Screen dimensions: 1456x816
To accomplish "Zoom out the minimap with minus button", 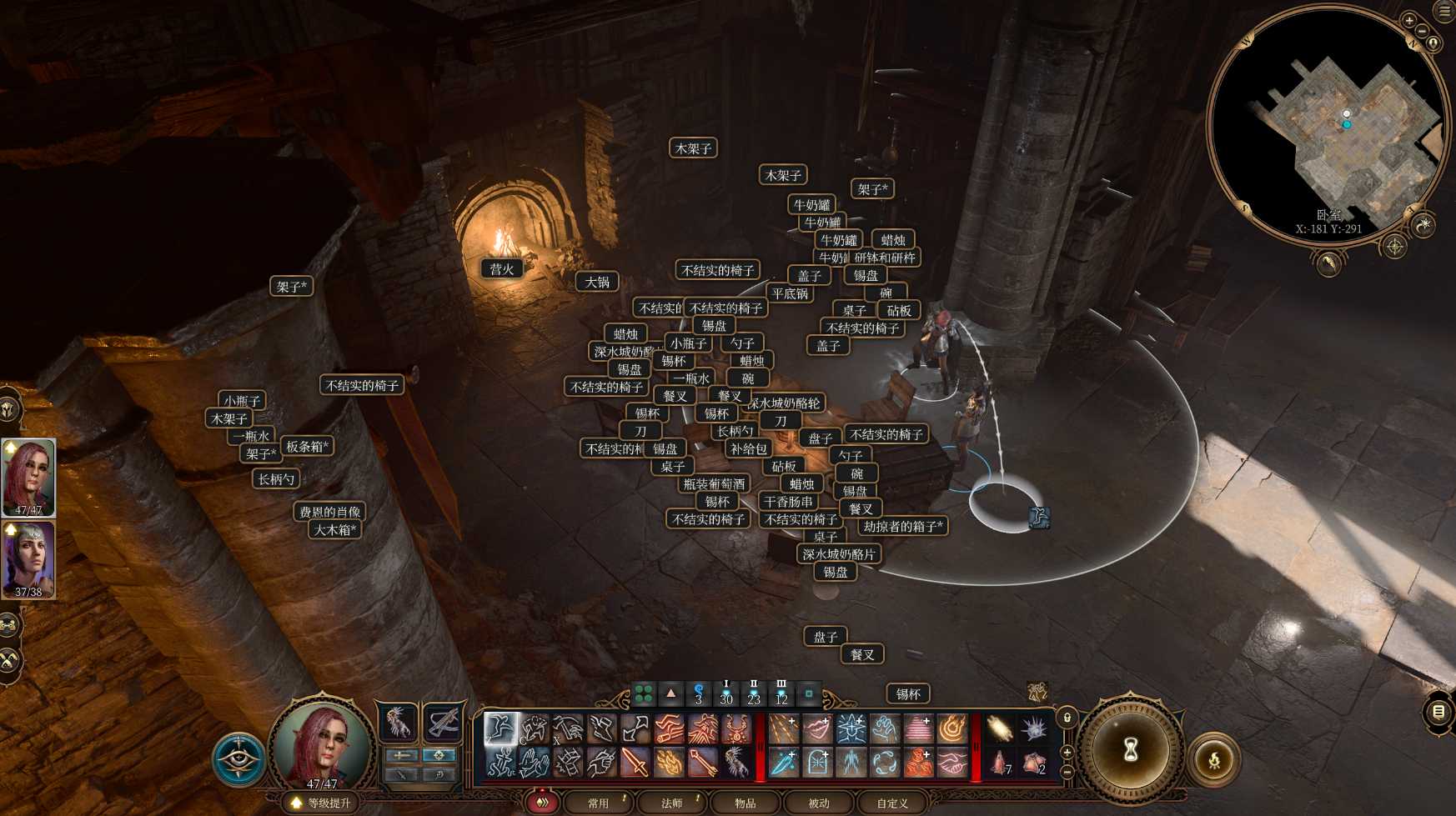I will point(1422,32).
